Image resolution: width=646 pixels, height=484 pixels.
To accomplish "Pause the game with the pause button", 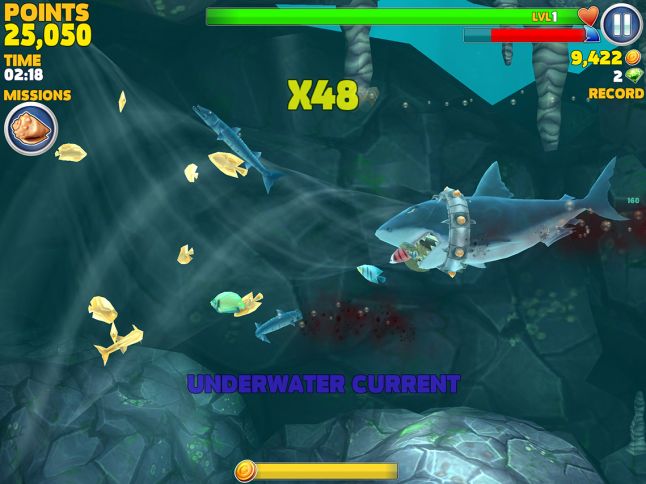I will click(x=621, y=24).
